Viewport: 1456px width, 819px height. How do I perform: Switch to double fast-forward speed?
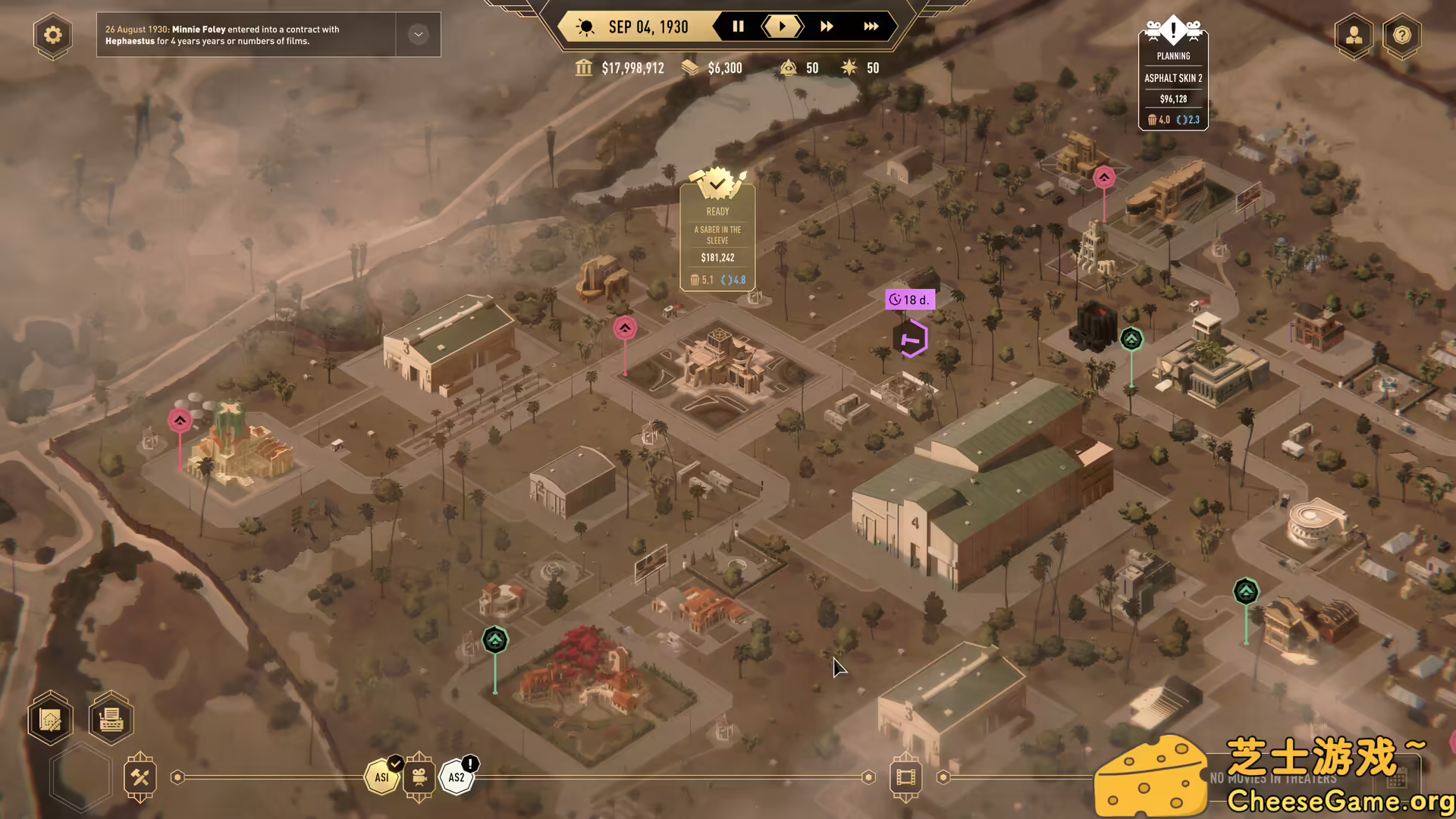point(827,27)
